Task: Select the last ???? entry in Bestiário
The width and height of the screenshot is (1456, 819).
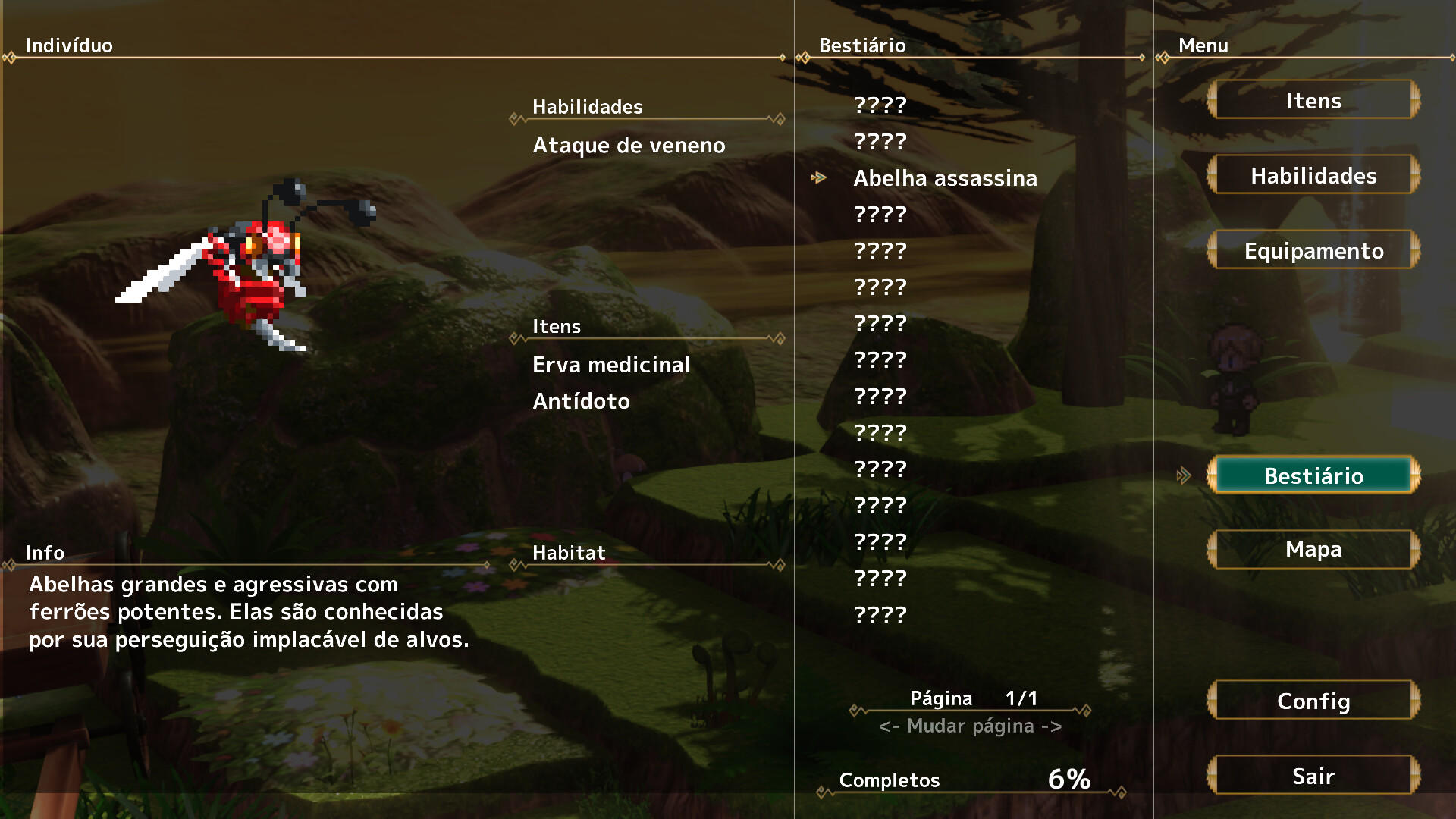Action: [880, 615]
